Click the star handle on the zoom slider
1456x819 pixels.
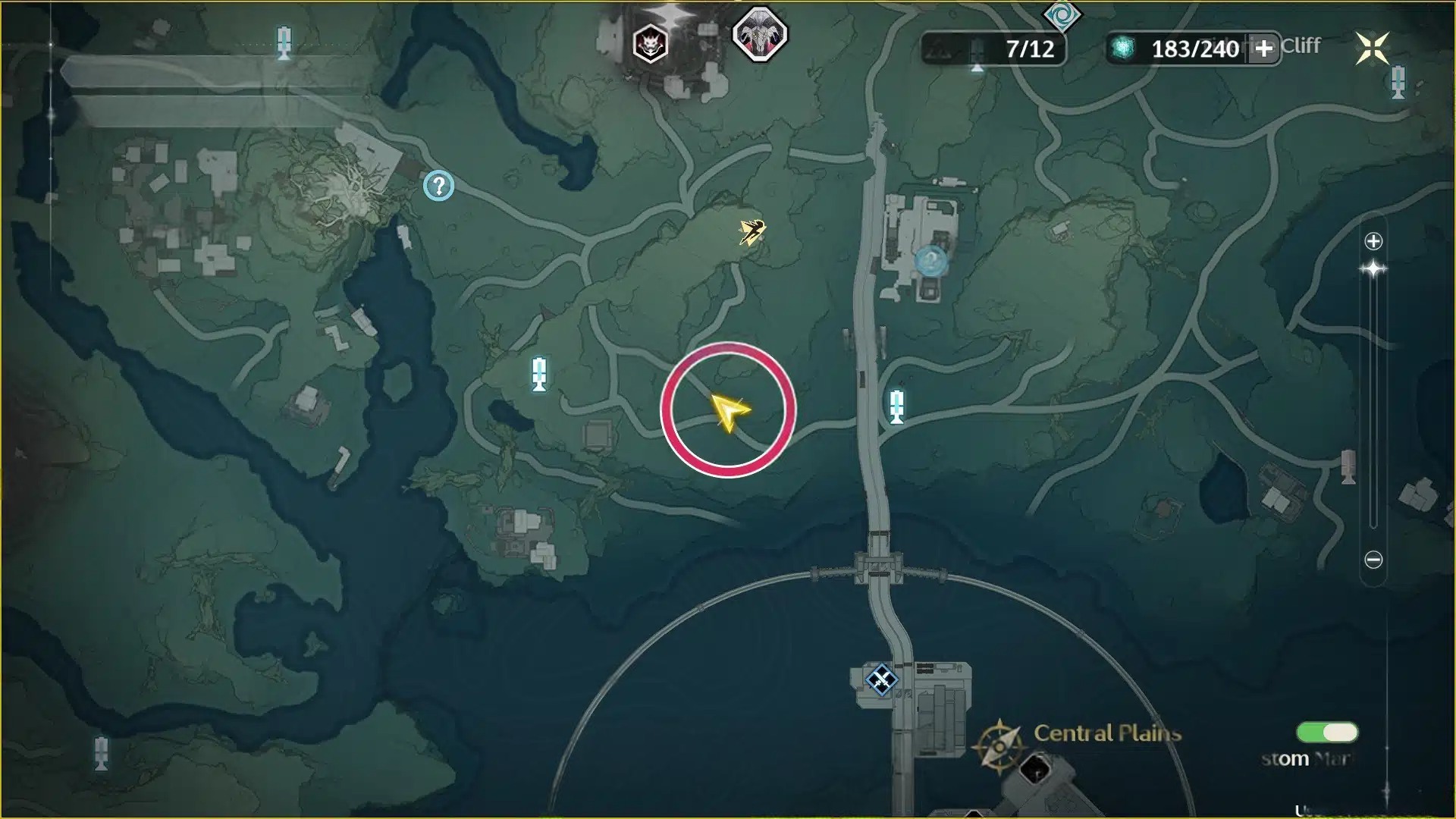coord(1373,269)
